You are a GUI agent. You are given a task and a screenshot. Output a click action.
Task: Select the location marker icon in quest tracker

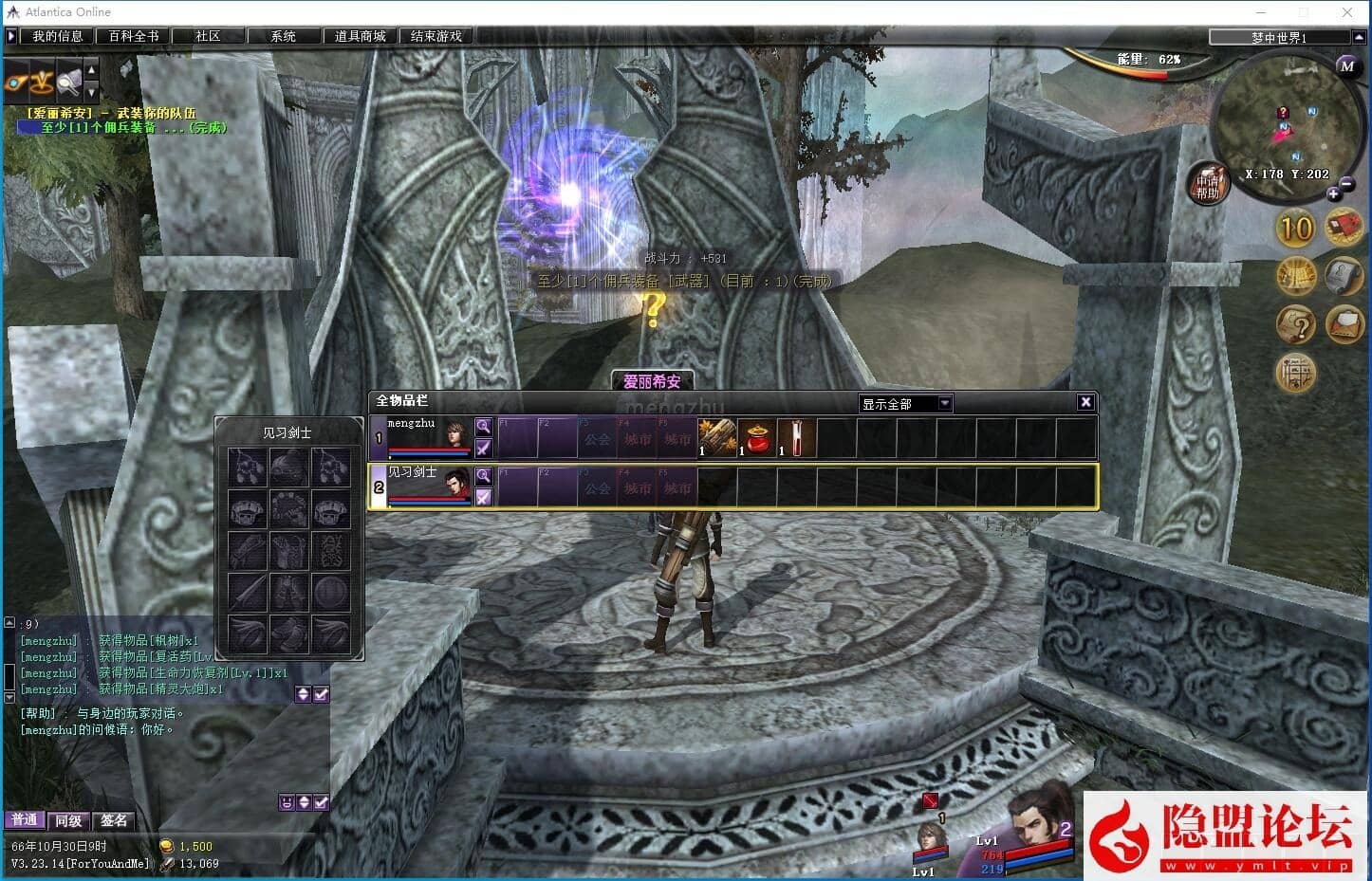(x=41, y=83)
